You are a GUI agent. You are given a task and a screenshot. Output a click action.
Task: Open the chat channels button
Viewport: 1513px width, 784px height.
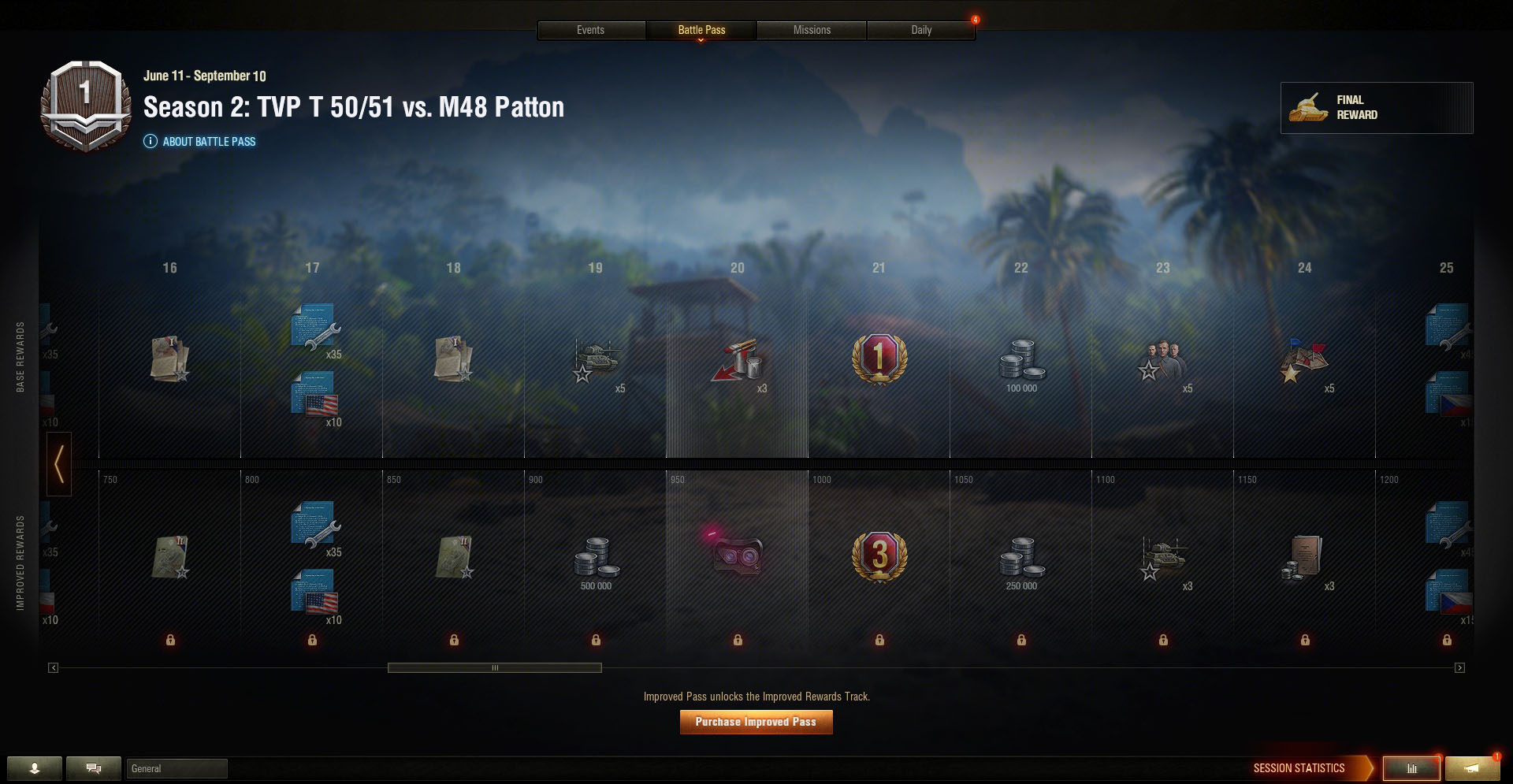point(94,768)
